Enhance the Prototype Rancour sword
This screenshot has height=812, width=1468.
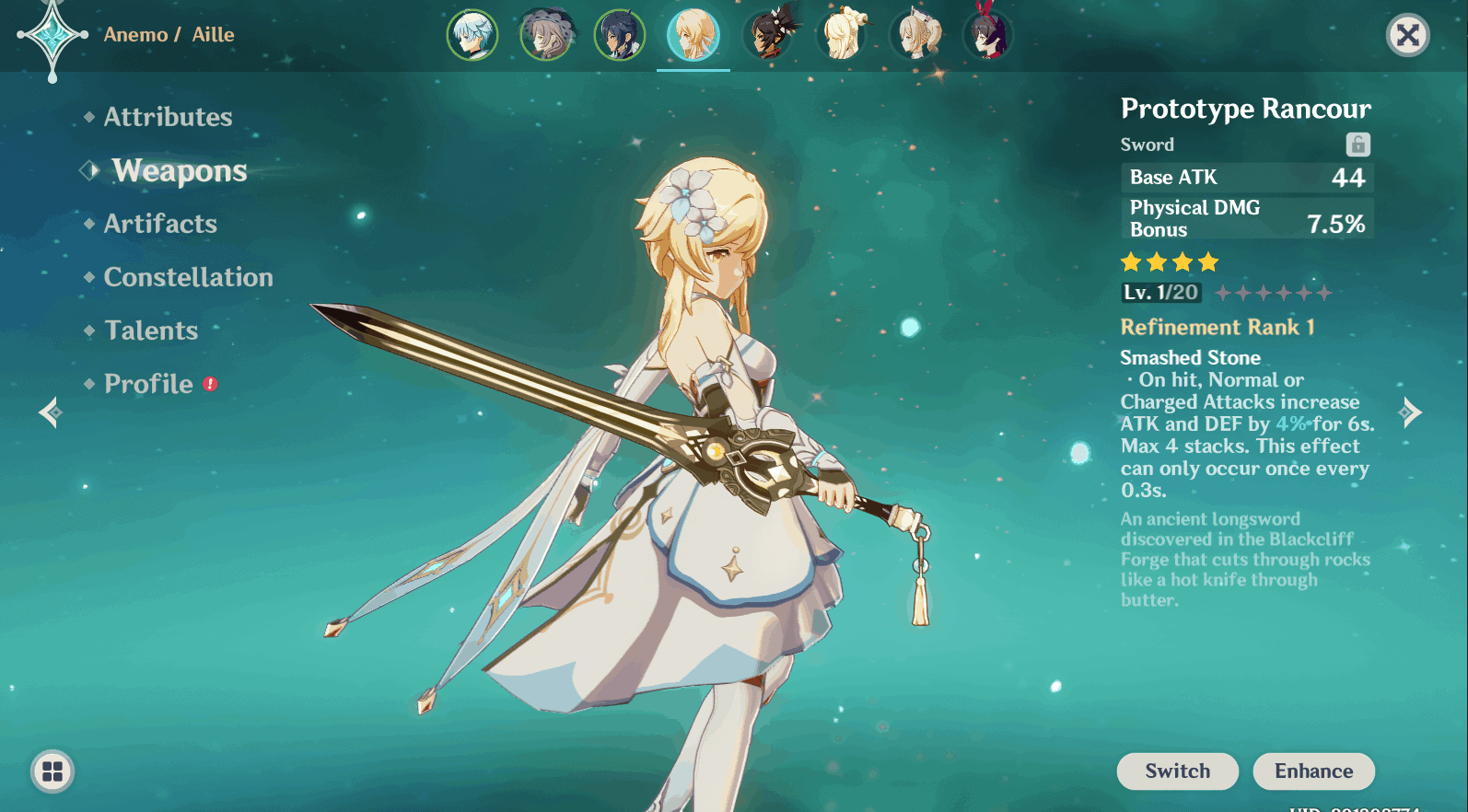pos(1313,771)
